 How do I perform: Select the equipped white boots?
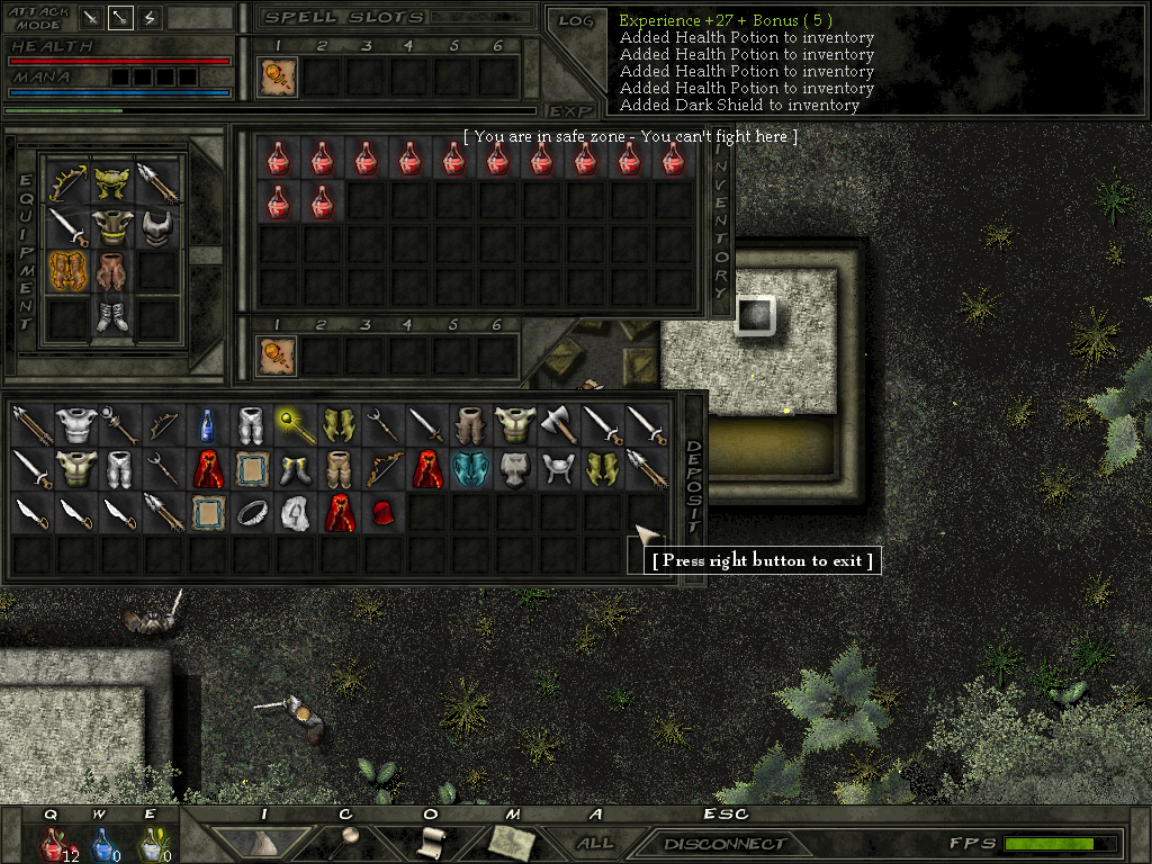coord(113,316)
